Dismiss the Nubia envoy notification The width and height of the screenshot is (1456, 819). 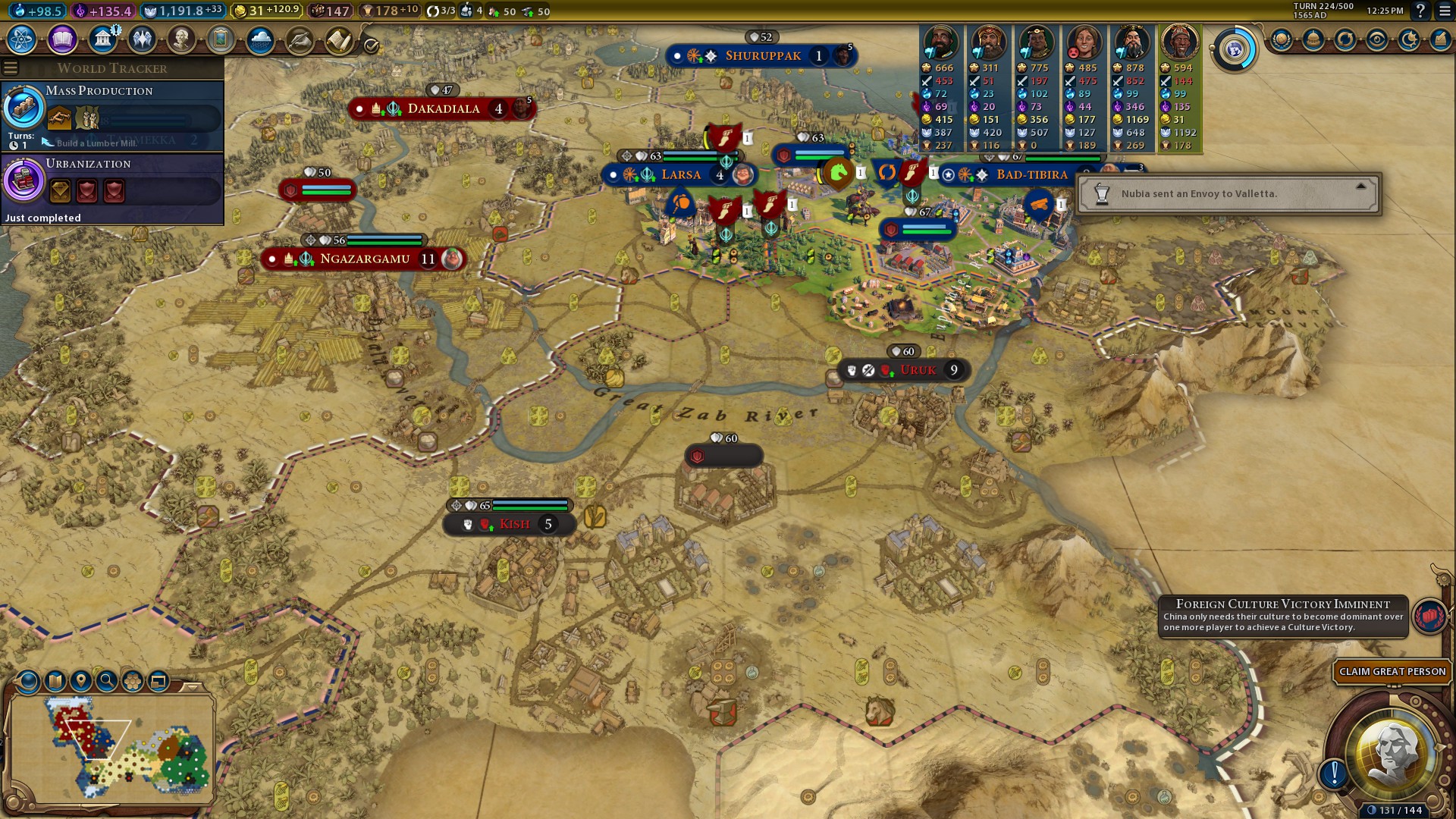(1360, 187)
